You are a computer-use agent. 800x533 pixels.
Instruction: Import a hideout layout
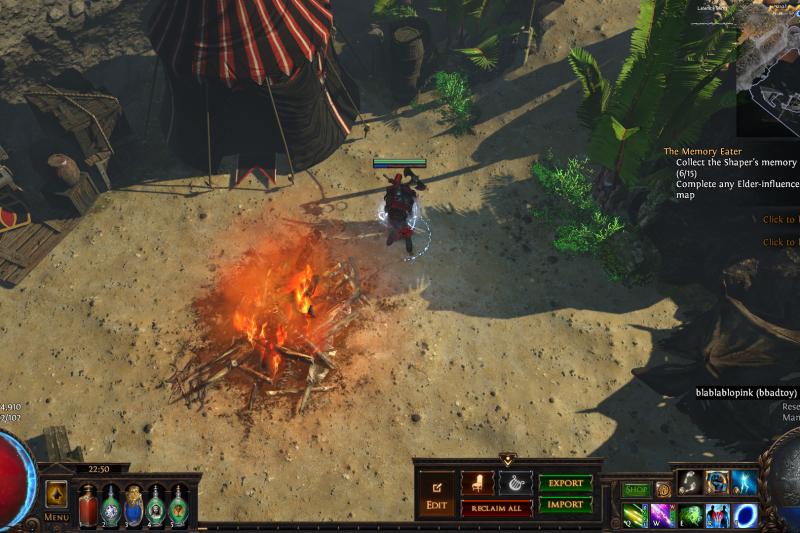[565, 505]
